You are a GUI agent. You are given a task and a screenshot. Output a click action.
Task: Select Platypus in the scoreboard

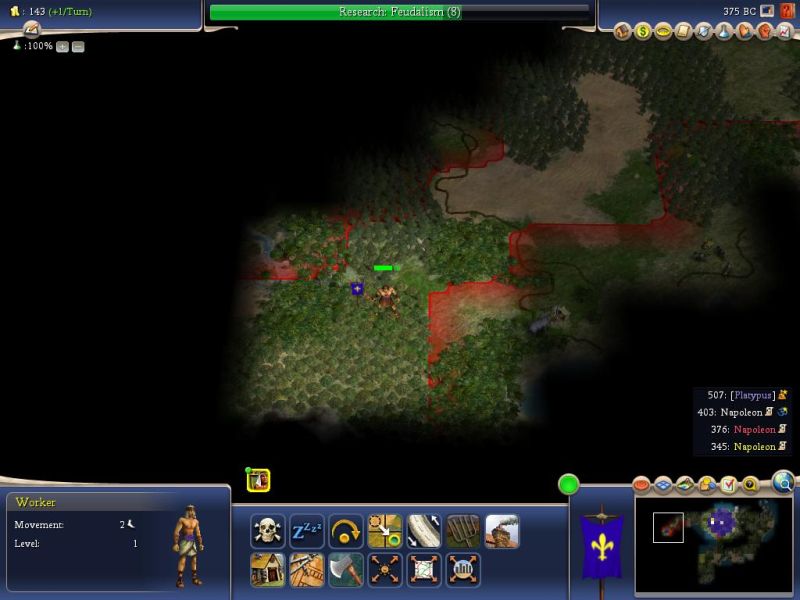tap(750, 395)
